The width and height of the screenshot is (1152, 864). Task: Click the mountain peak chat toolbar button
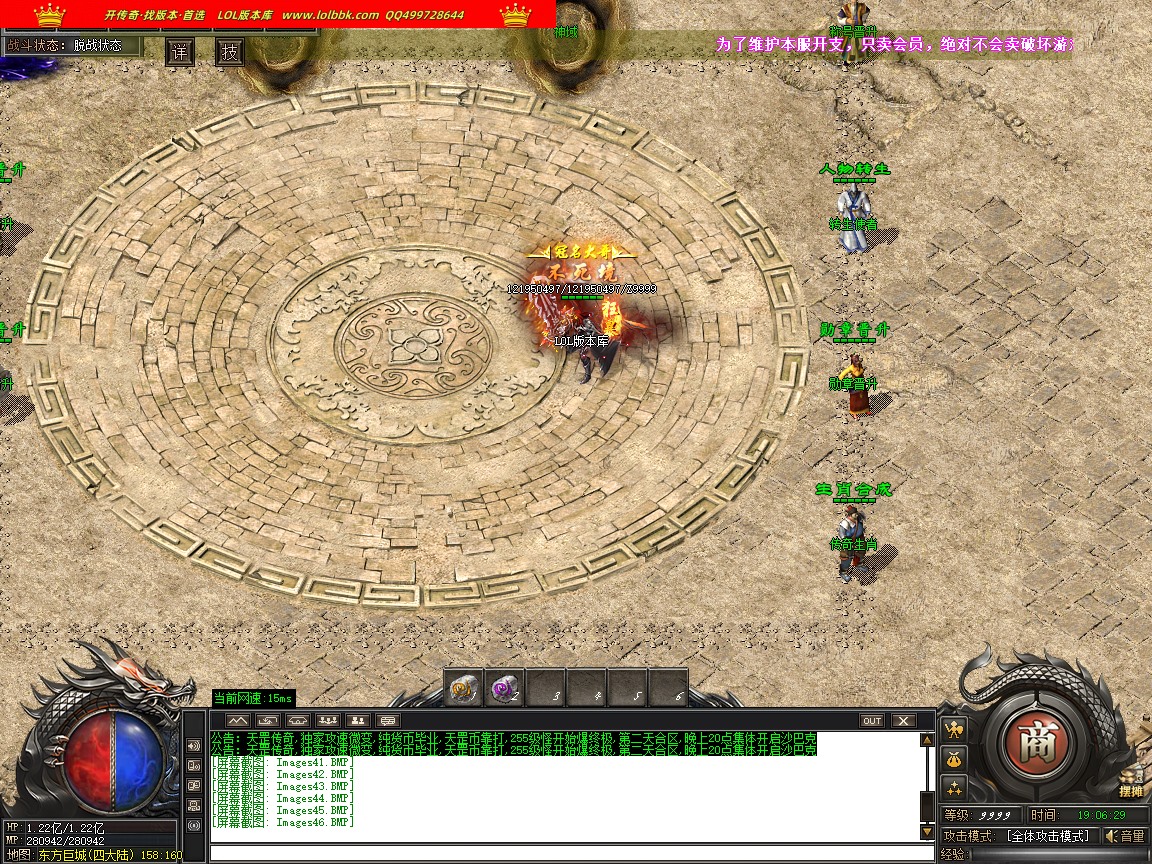click(237, 720)
